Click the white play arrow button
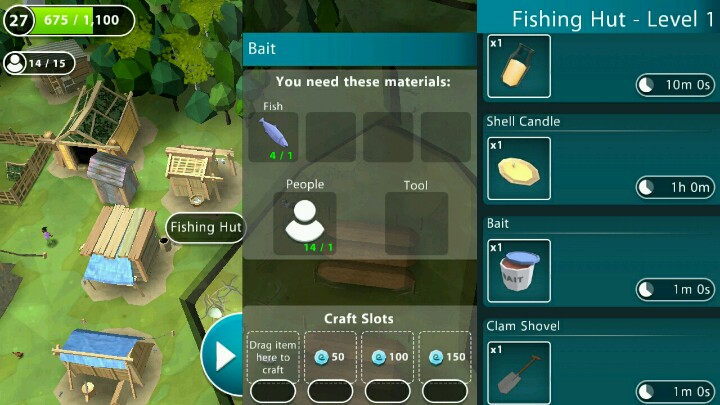 [220, 353]
